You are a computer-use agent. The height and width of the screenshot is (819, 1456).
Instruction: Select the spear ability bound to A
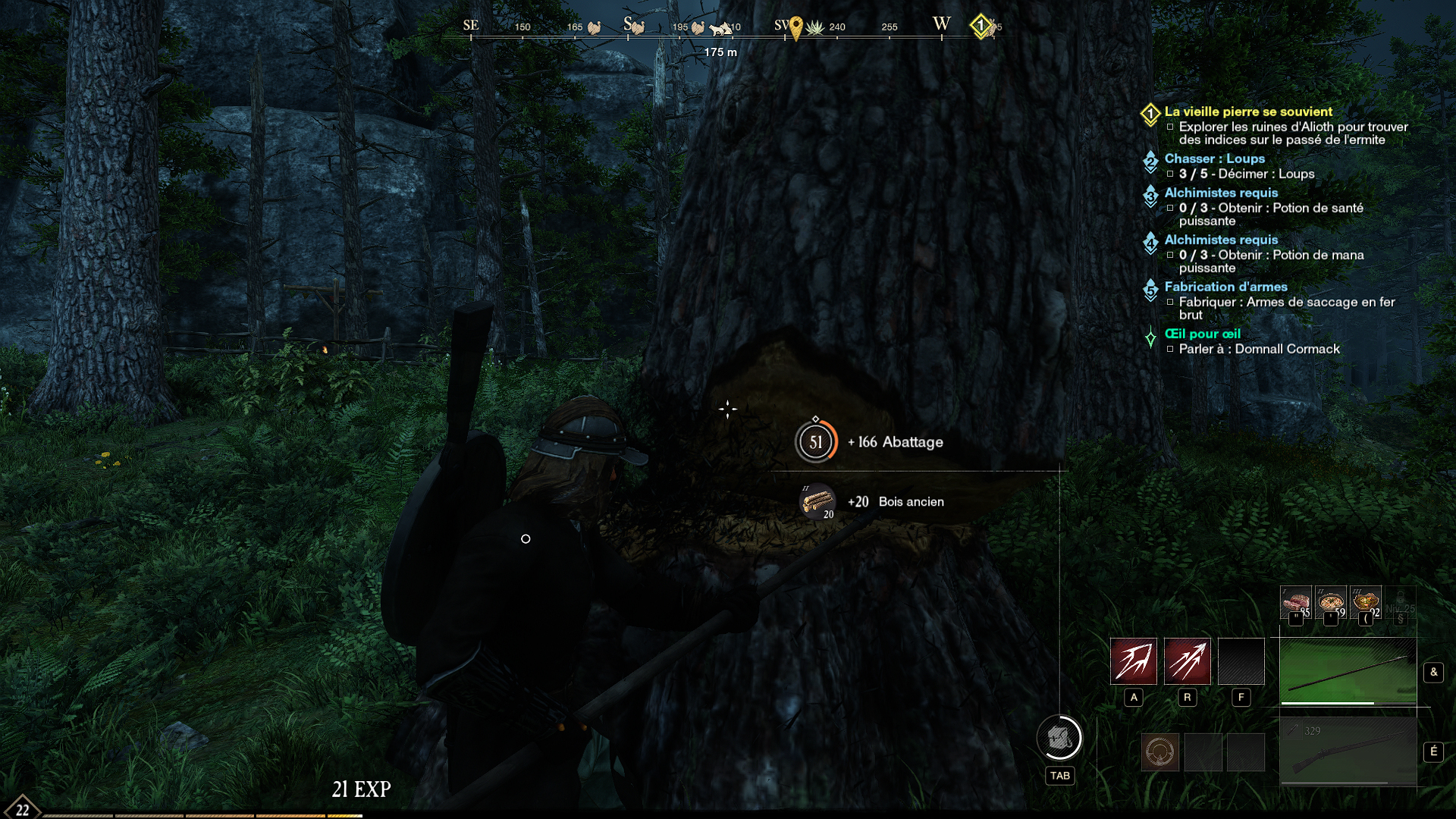1134,661
